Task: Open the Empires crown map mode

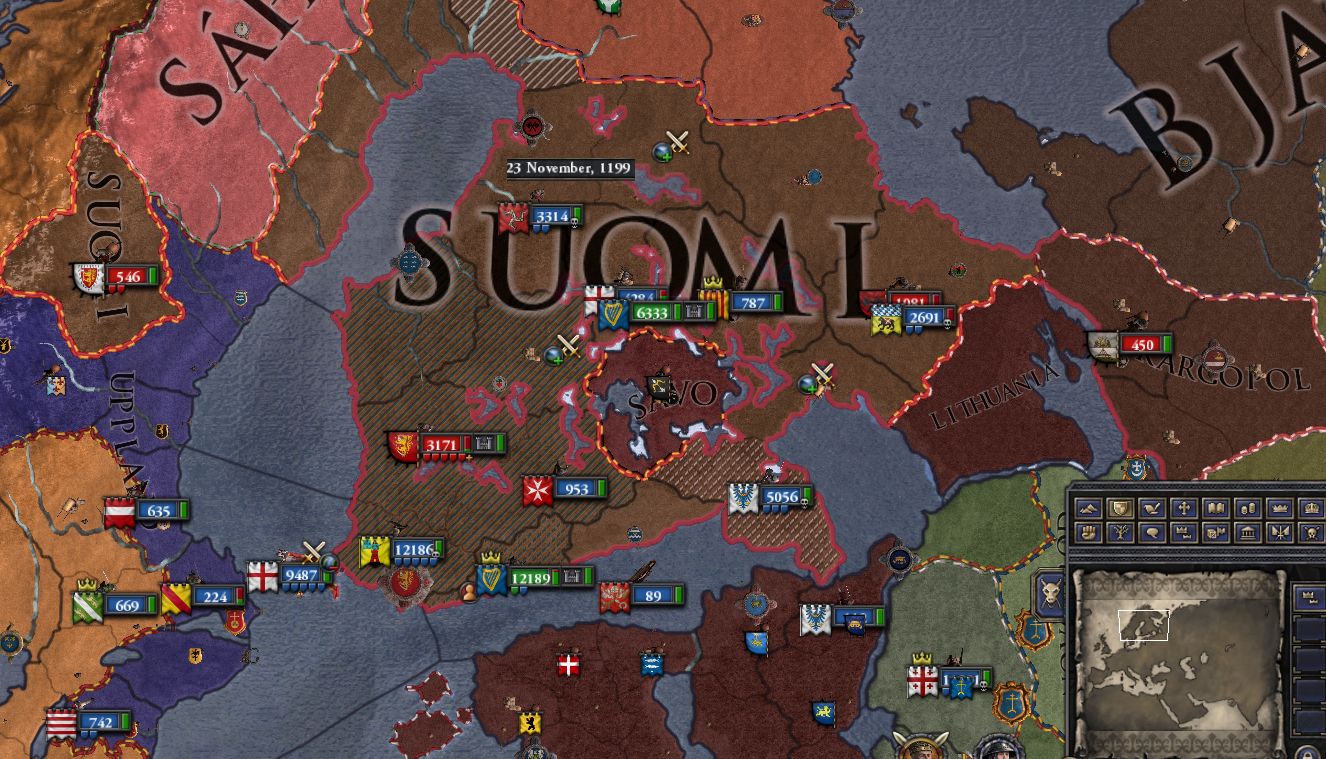Action: pos(1313,508)
